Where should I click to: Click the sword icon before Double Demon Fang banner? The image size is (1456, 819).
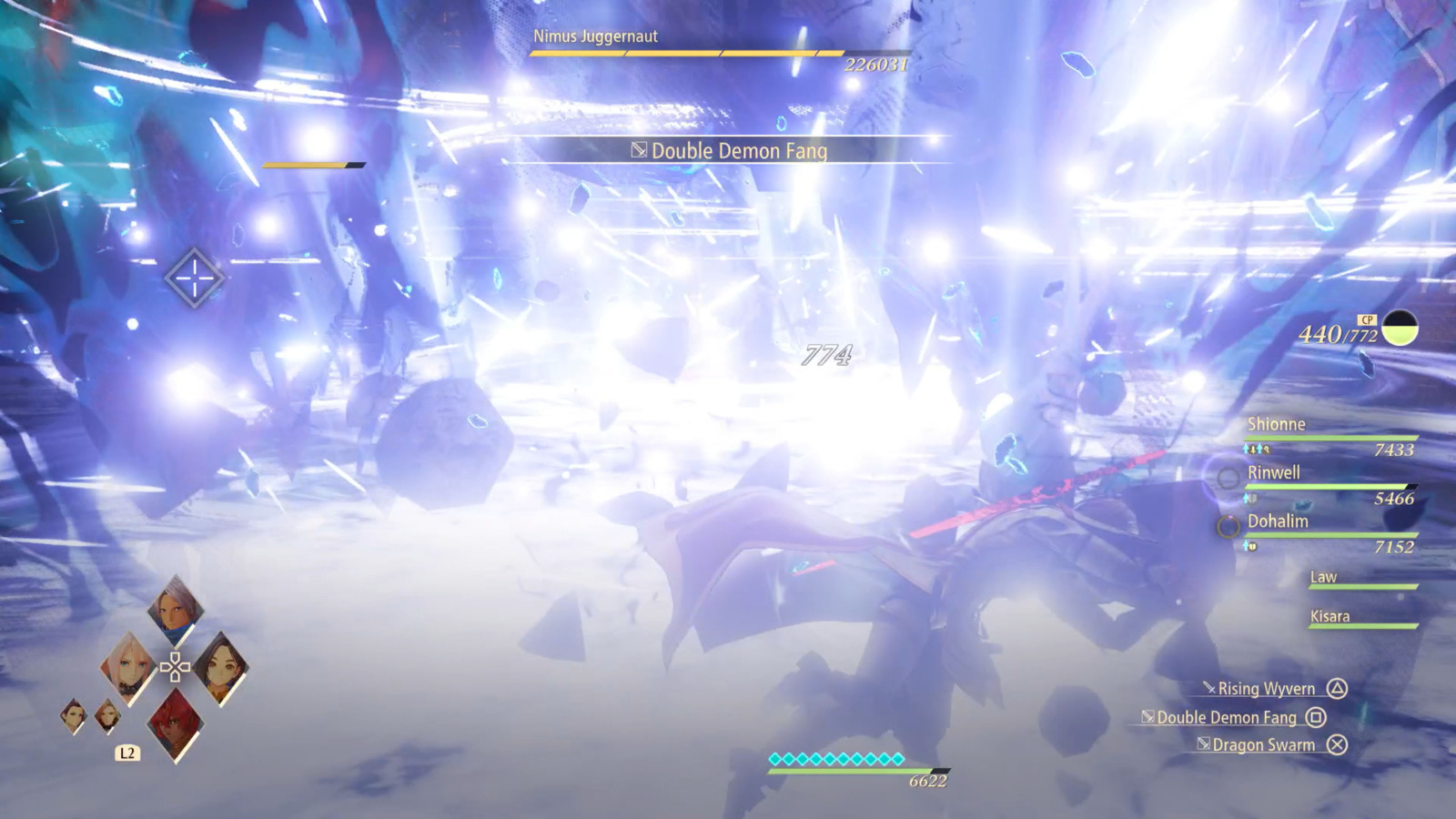pyautogui.click(x=640, y=151)
